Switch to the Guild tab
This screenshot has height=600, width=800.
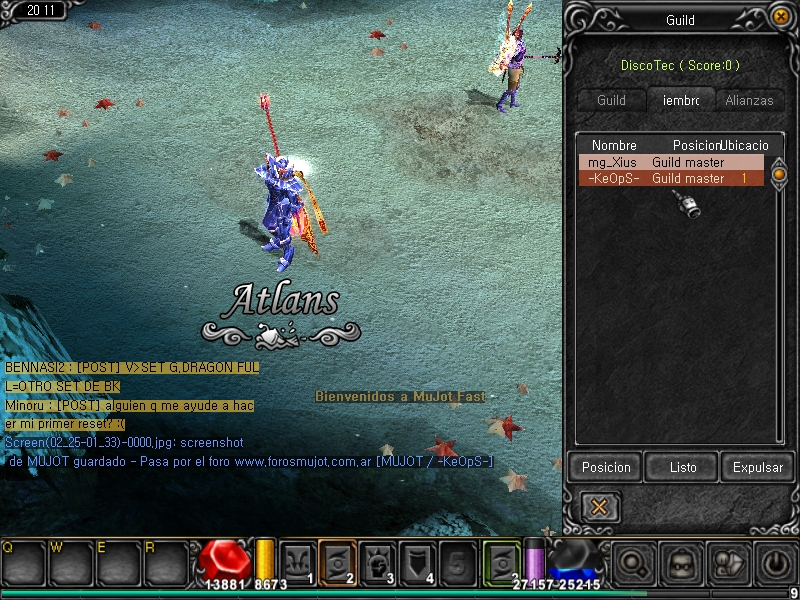pyautogui.click(x=611, y=100)
